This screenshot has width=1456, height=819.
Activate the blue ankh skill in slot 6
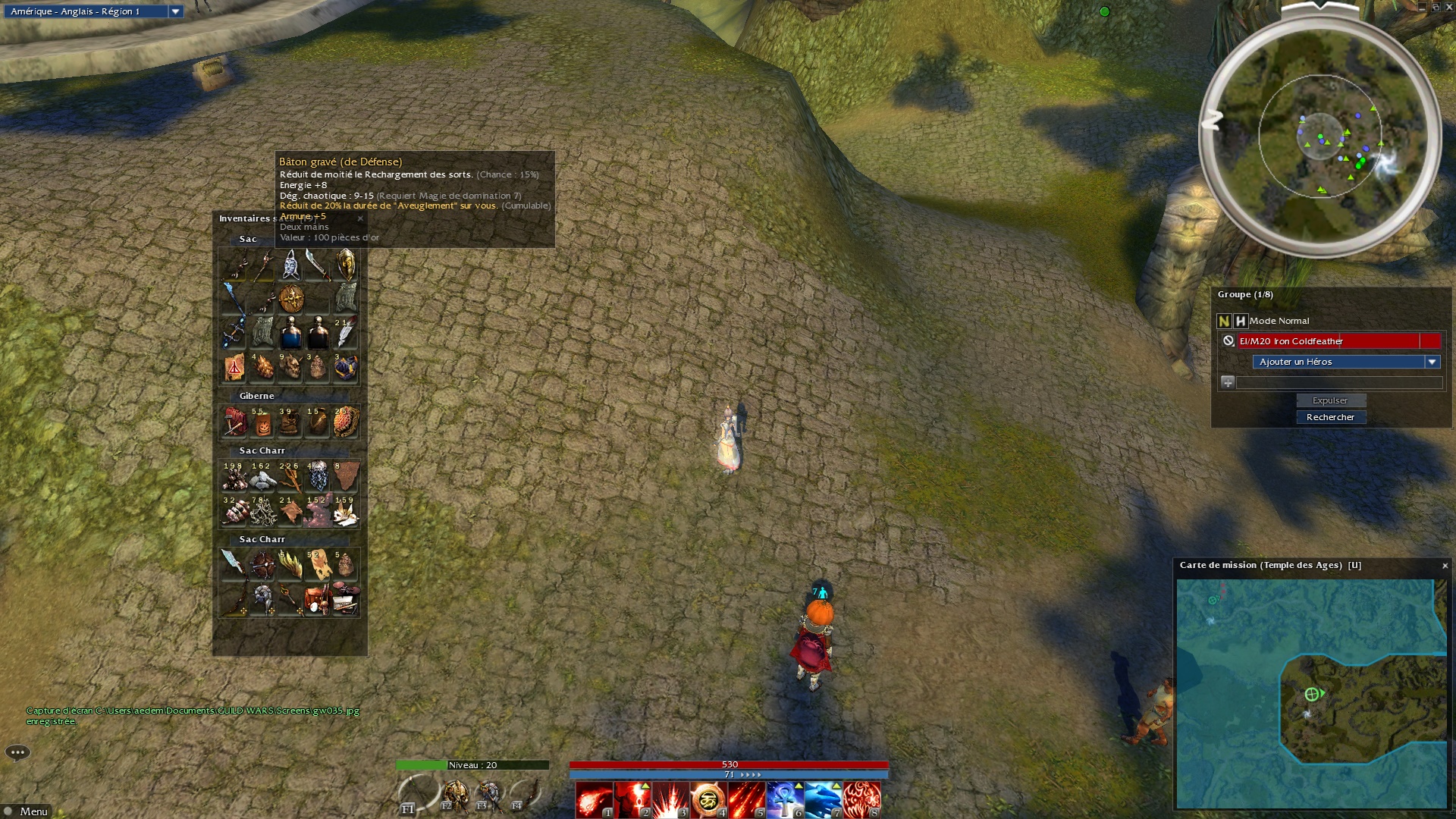tap(785, 800)
